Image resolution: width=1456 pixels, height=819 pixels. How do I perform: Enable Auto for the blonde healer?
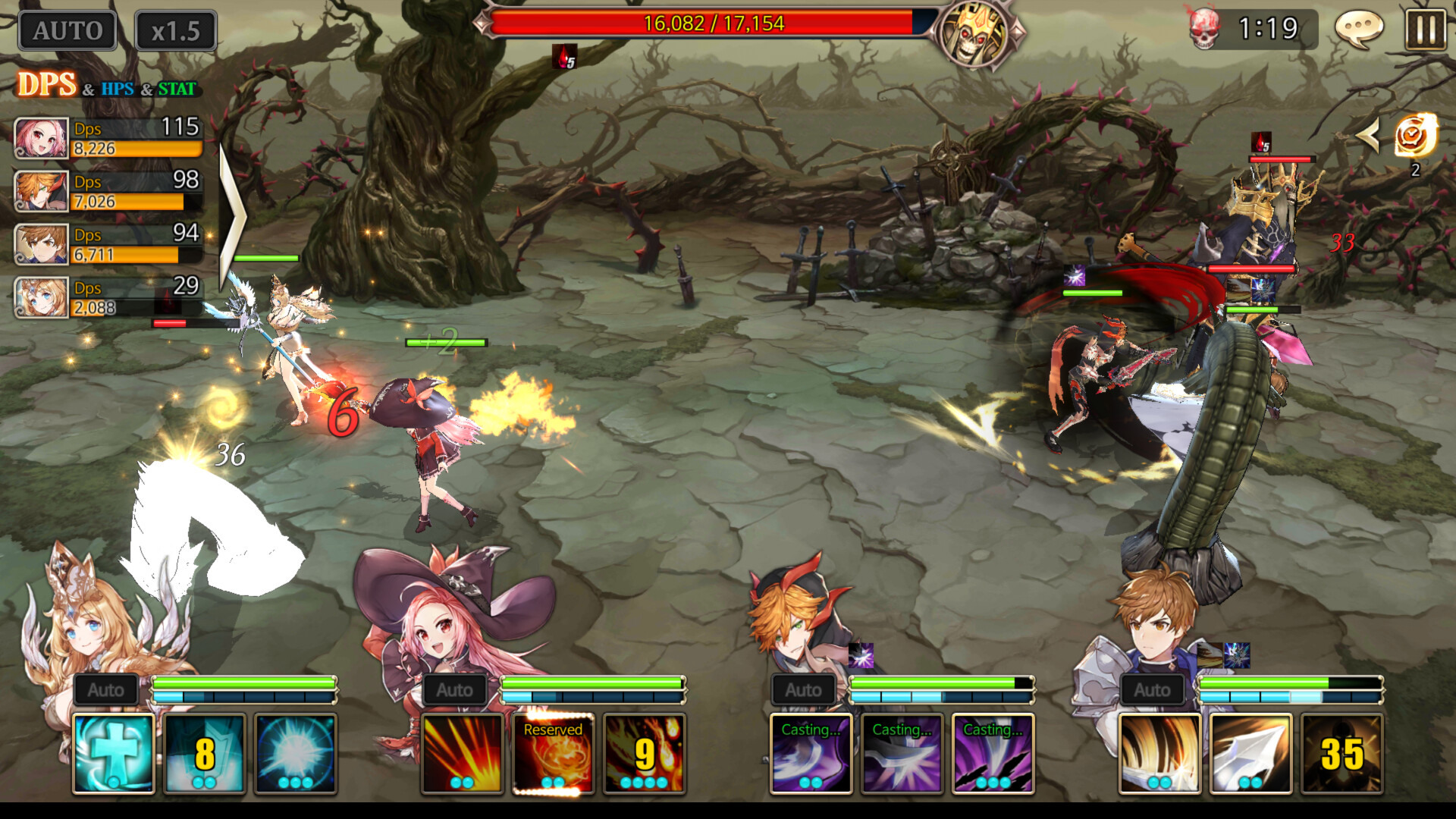tap(106, 690)
